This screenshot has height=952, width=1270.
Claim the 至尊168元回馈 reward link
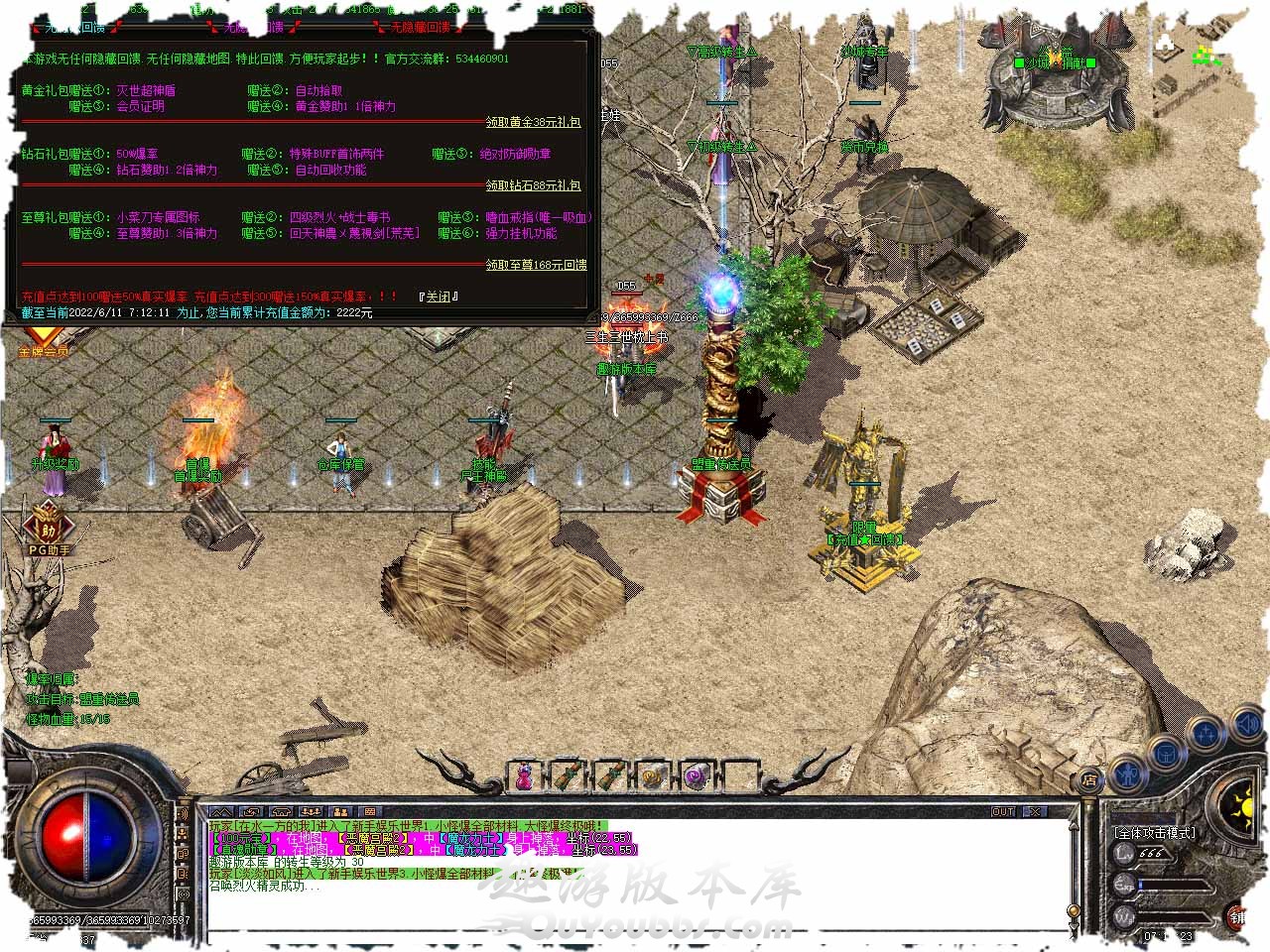536,265
